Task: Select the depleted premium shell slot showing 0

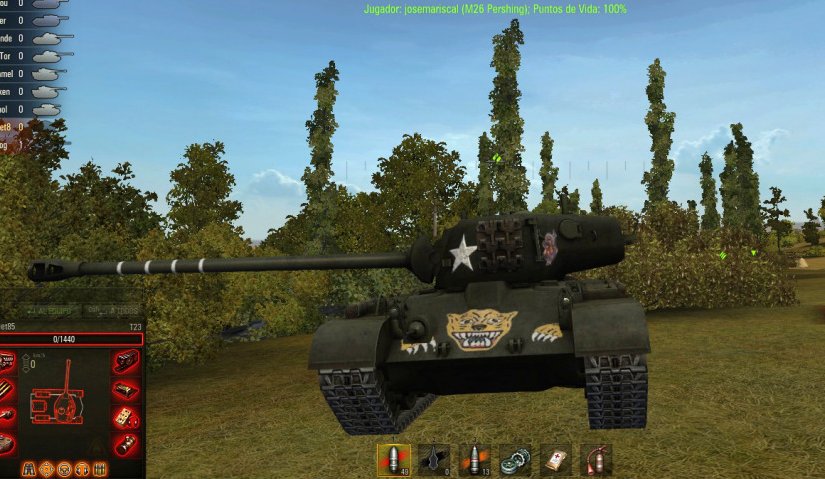Action: coord(433,459)
